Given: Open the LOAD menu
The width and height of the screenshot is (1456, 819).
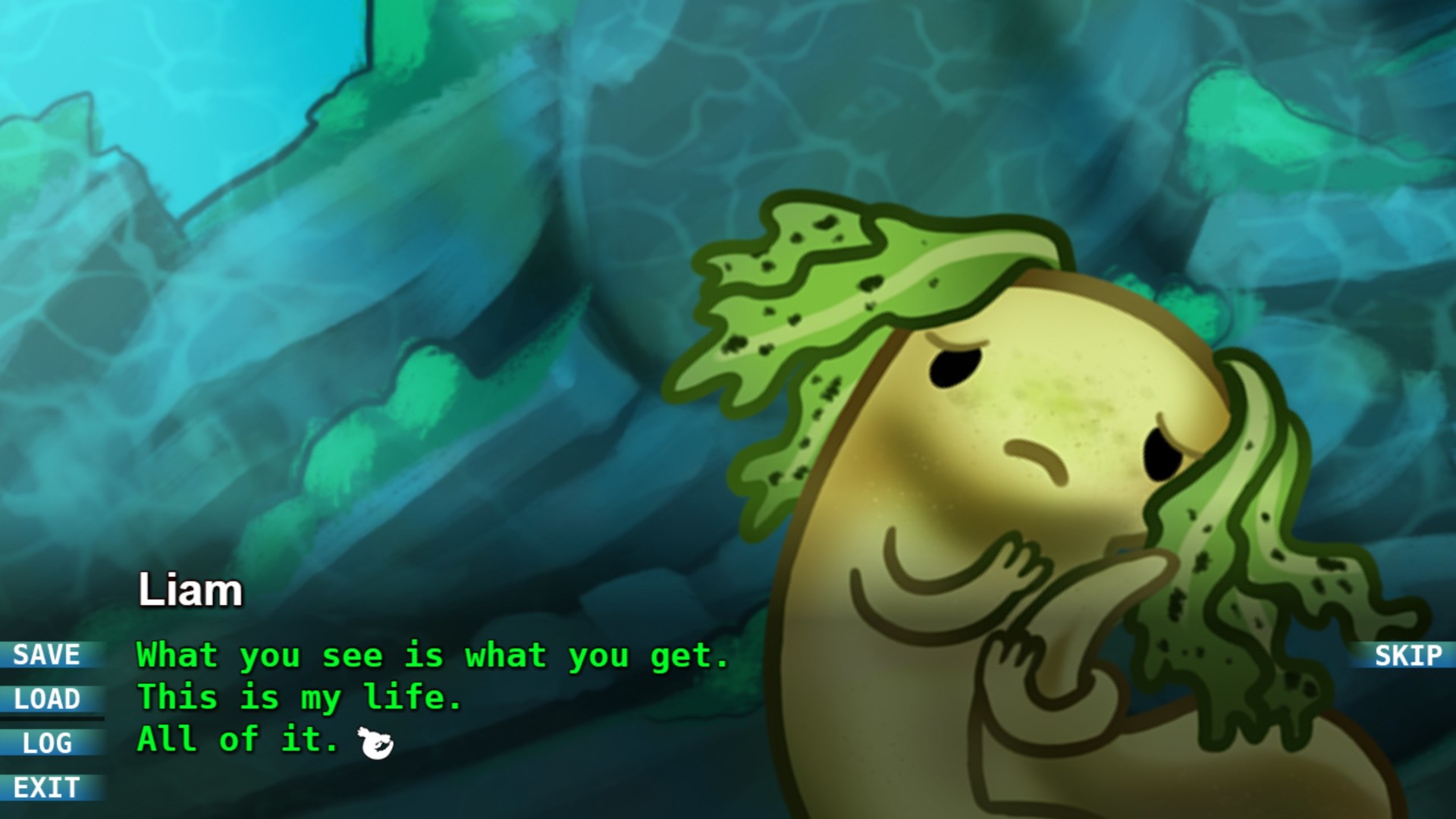Looking at the screenshot, I should pos(45,700).
